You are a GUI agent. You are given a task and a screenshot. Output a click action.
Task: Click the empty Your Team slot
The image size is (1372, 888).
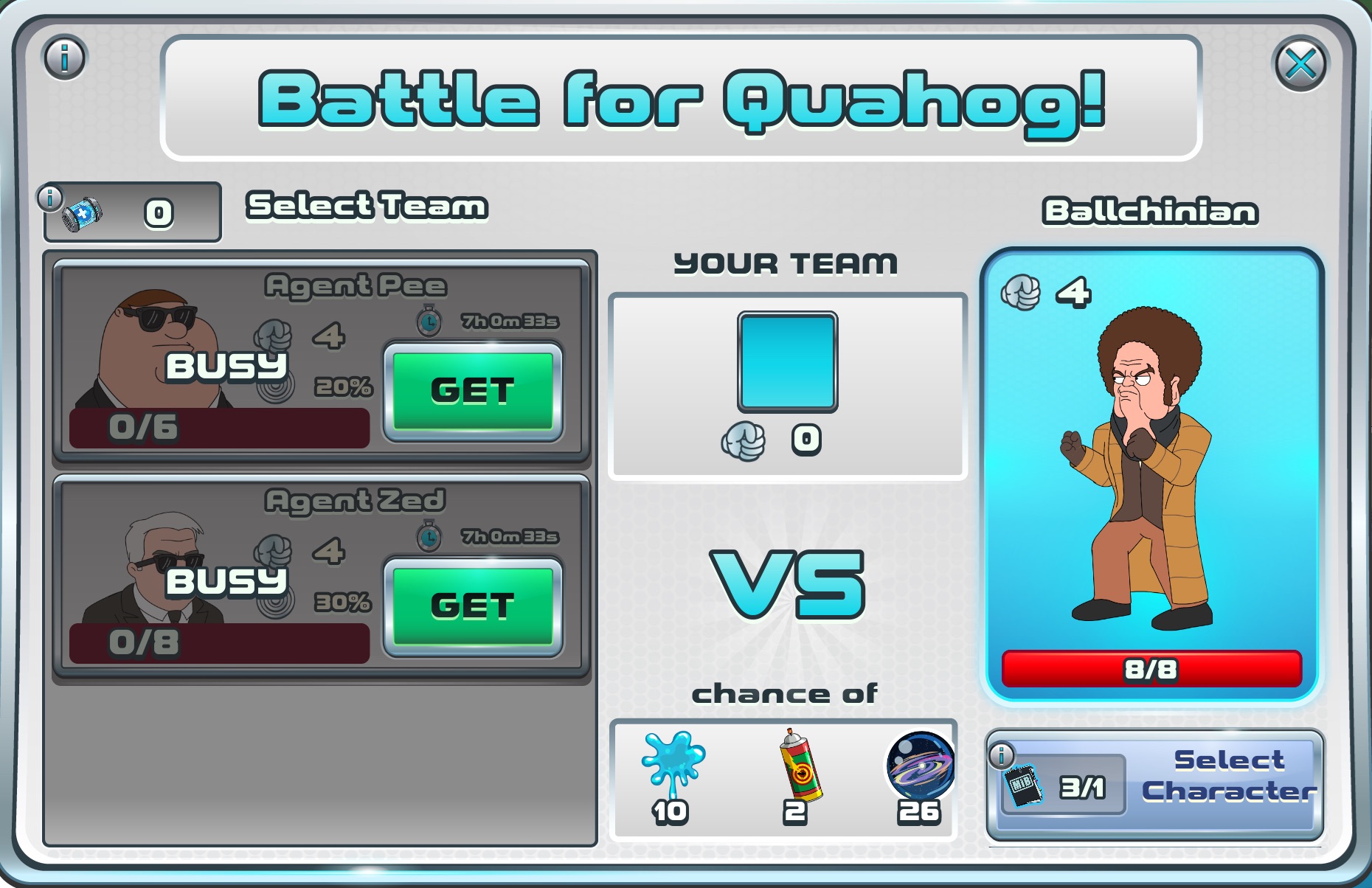point(787,361)
